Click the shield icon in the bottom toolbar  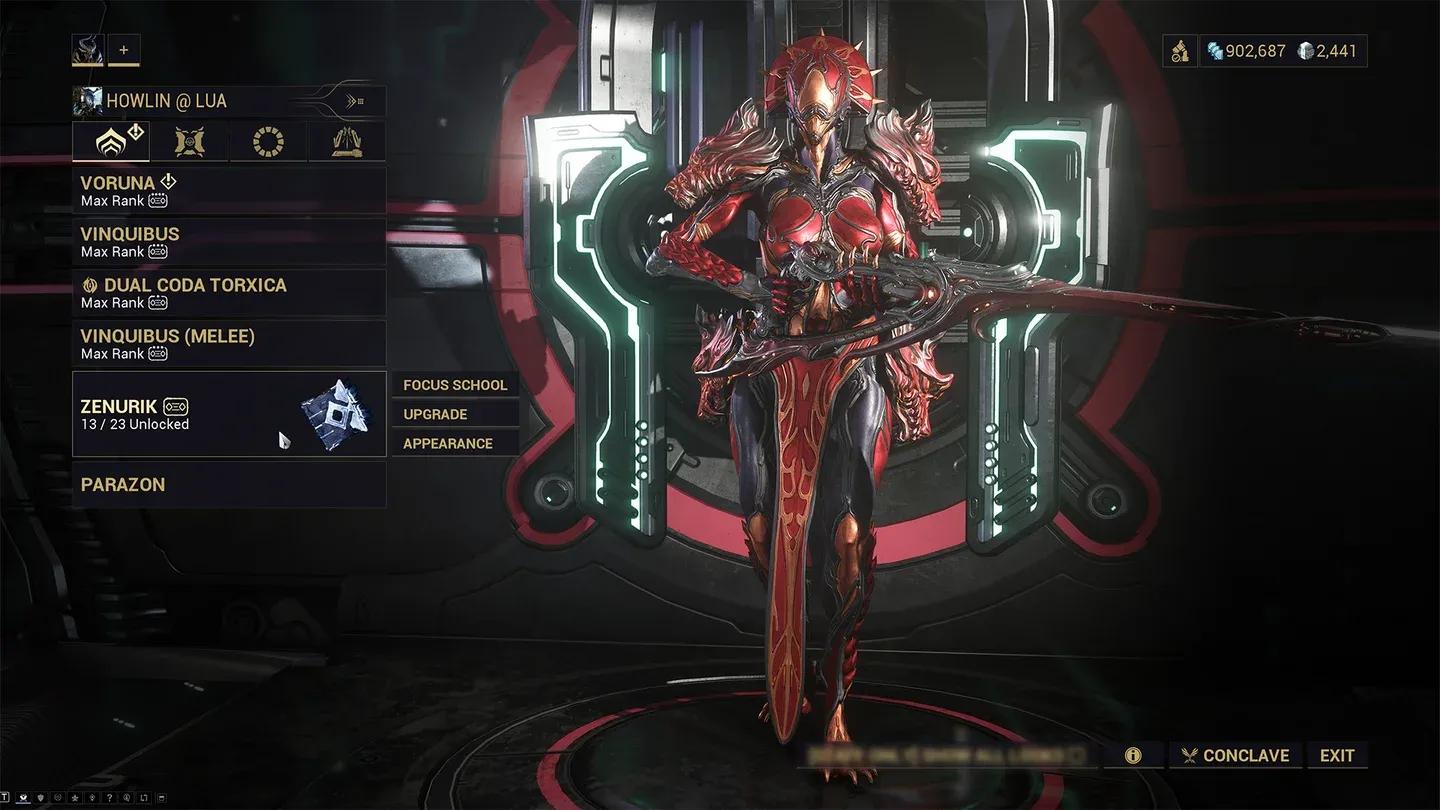40,798
